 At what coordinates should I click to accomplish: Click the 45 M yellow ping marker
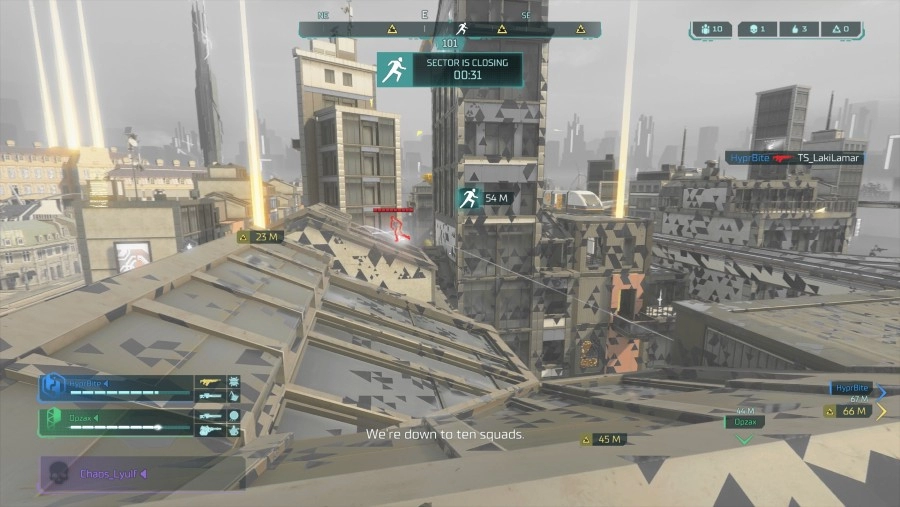click(x=603, y=439)
